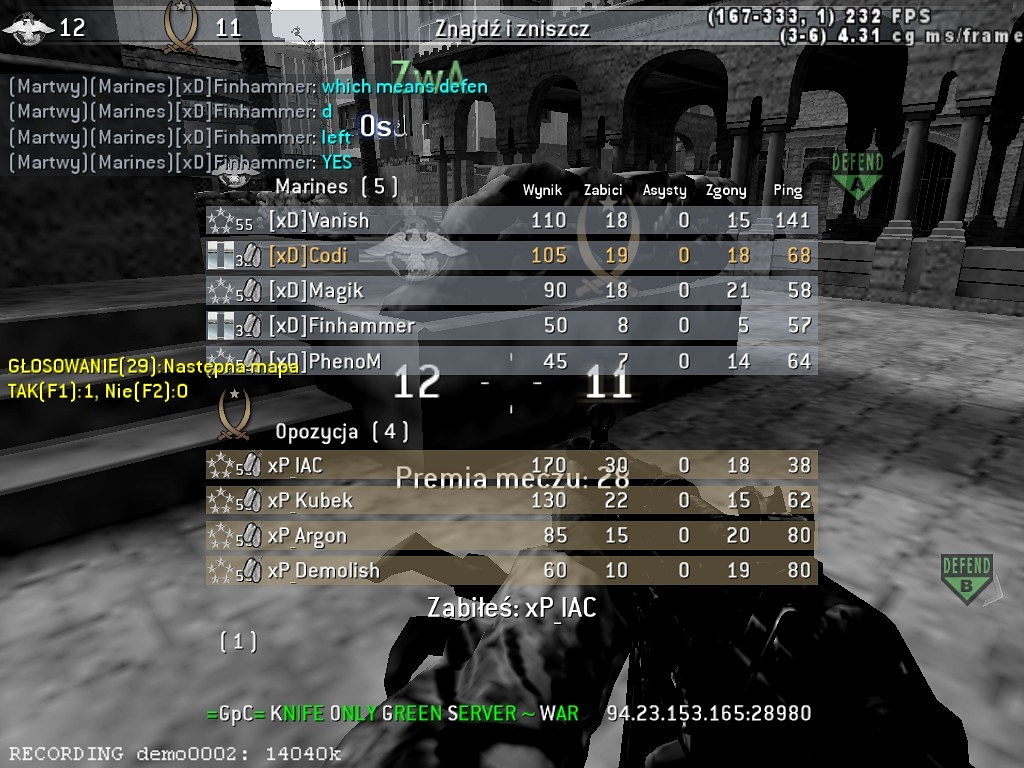Image resolution: width=1024 pixels, height=768 pixels.
Task: Choose xP_Kubek in the scoreboard
Action: pyautogui.click(x=511, y=500)
